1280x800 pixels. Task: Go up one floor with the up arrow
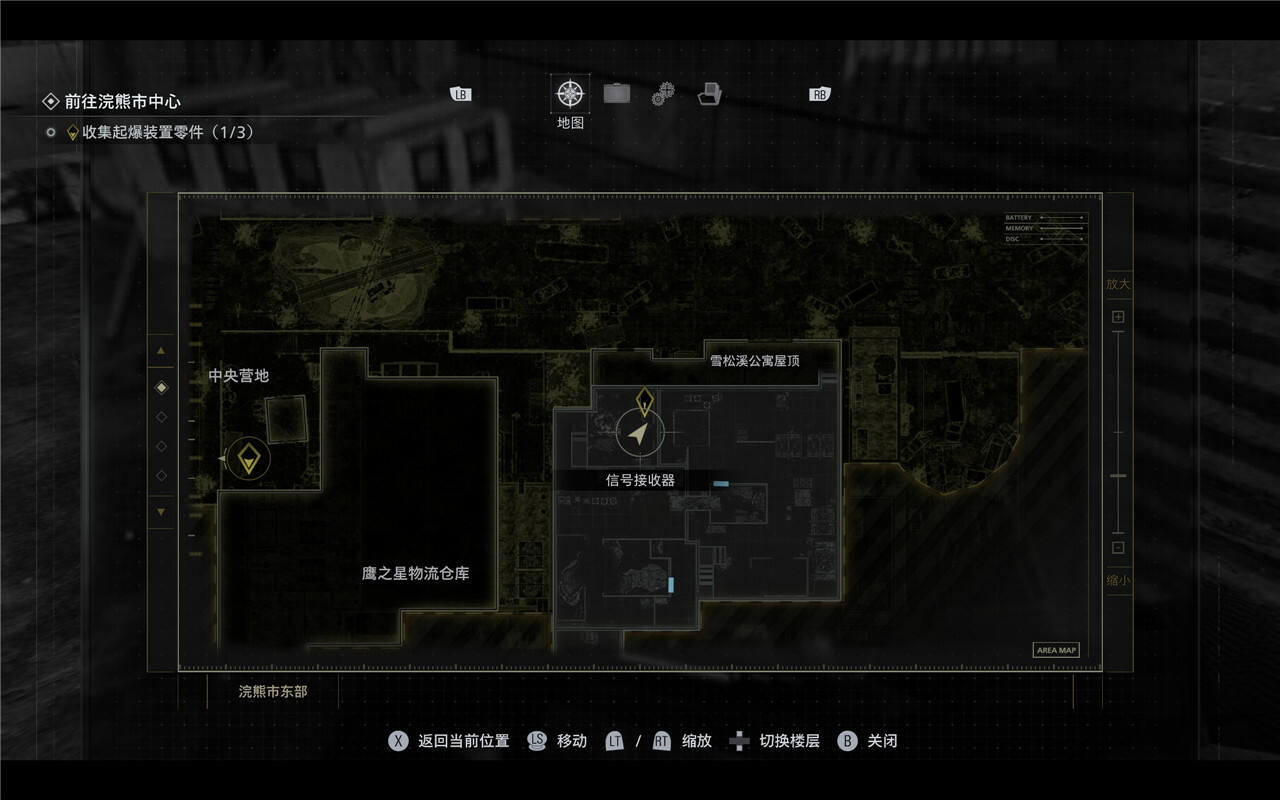click(161, 351)
